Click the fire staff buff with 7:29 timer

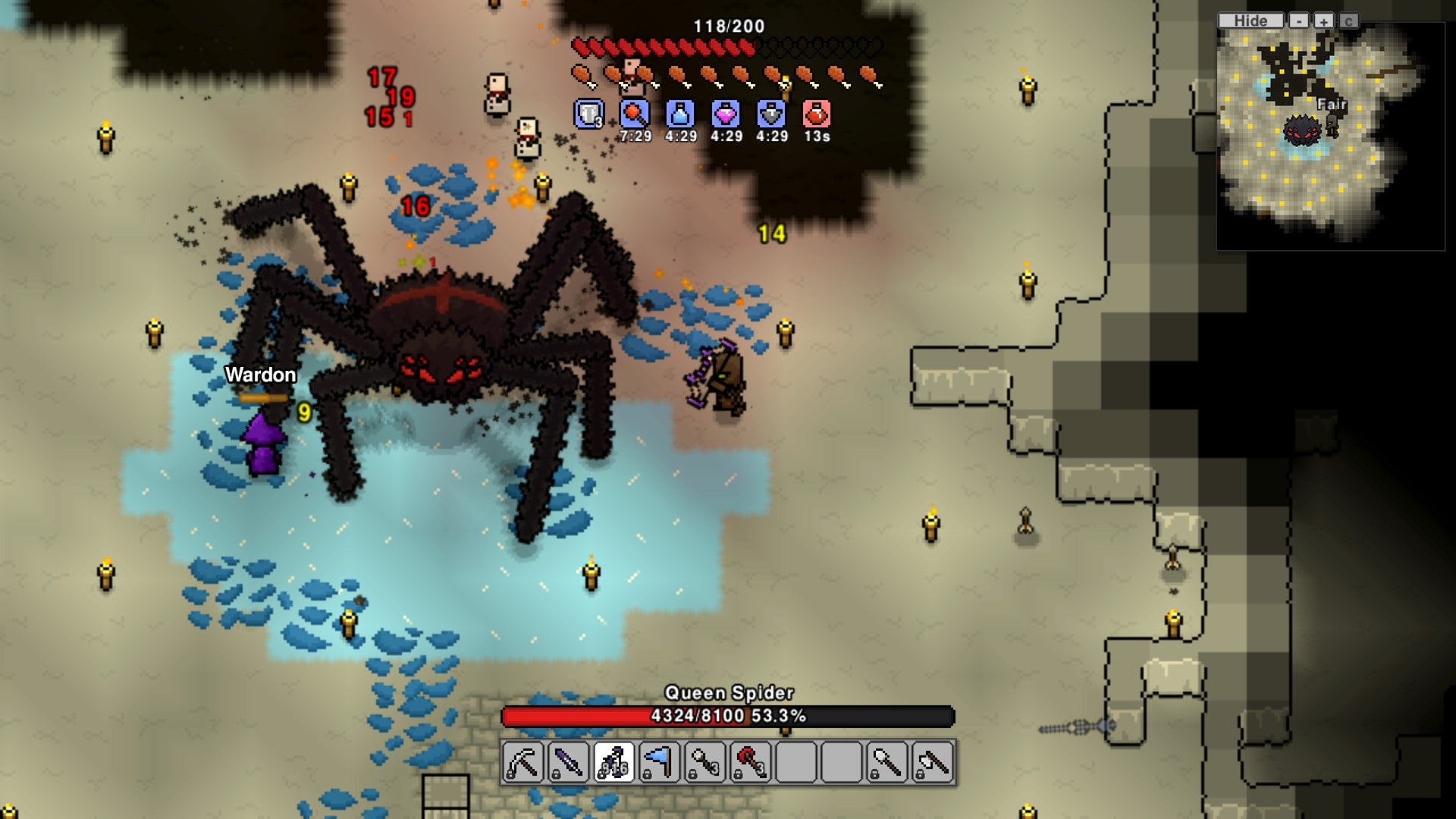pos(635,115)
